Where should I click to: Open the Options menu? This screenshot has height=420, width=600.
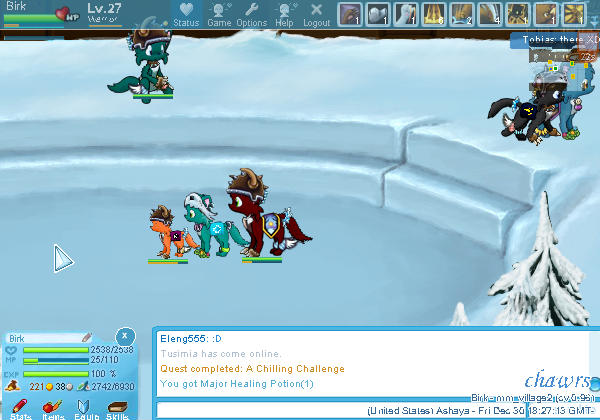251,13
